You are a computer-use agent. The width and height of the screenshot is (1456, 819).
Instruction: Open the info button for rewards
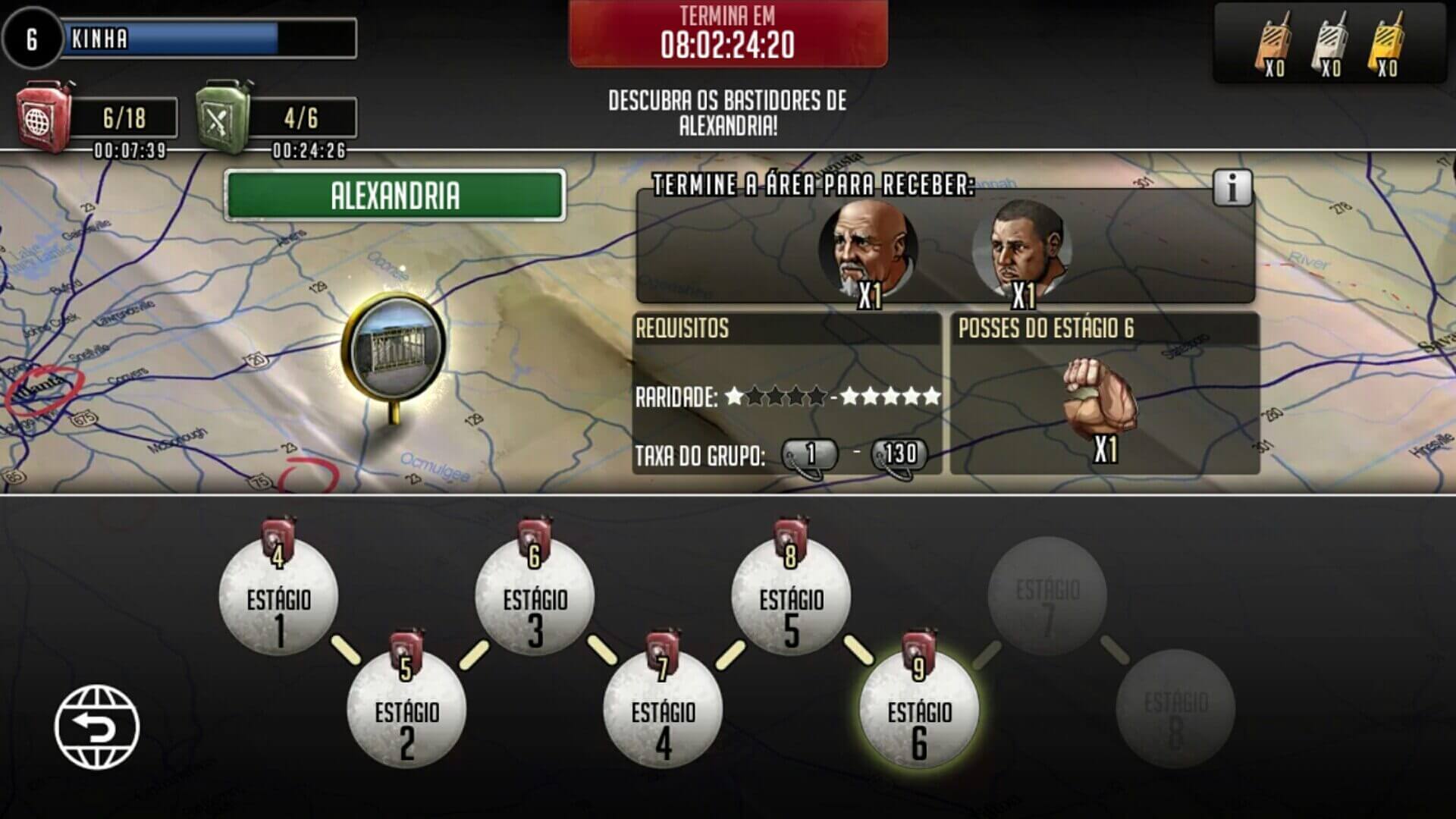[x=1232, y=187]
